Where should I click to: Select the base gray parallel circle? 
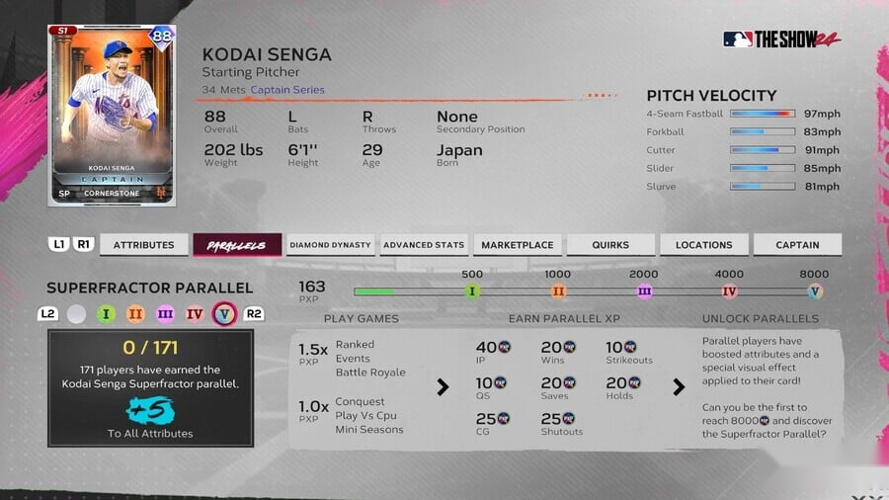77,314
